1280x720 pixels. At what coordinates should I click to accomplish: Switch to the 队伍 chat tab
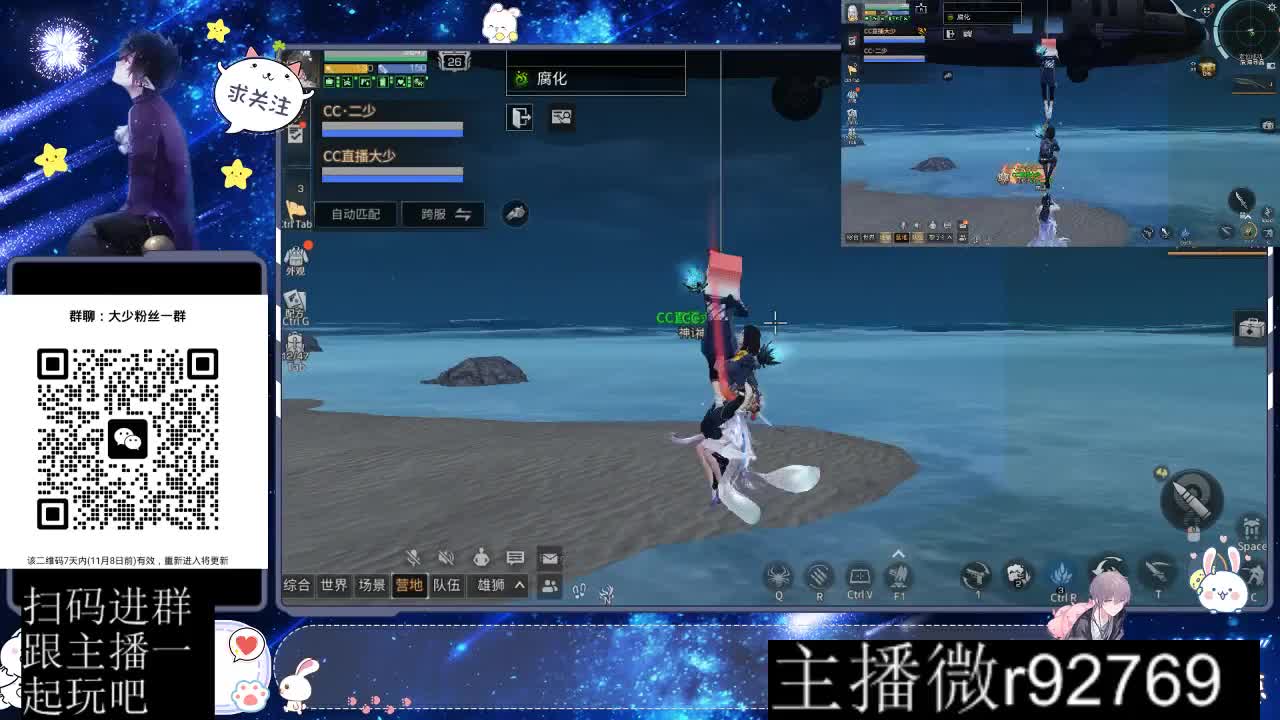click(446, 585)
